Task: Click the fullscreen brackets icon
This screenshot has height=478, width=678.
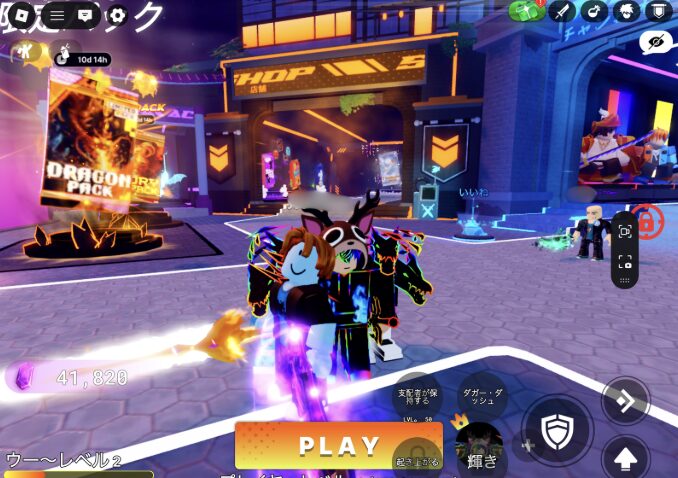Action: (625, 262)
